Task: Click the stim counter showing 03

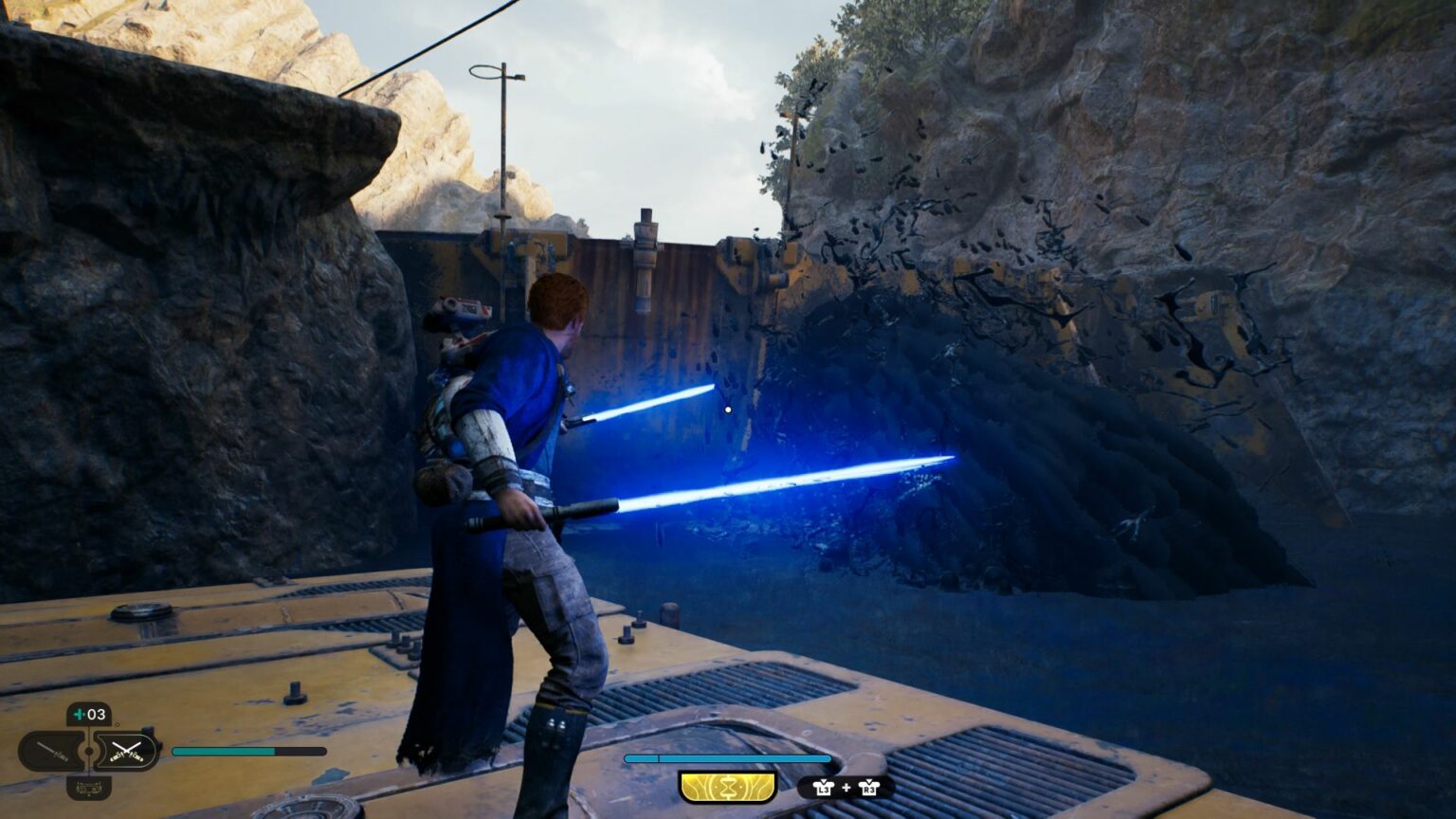Action: pos(95,713)
